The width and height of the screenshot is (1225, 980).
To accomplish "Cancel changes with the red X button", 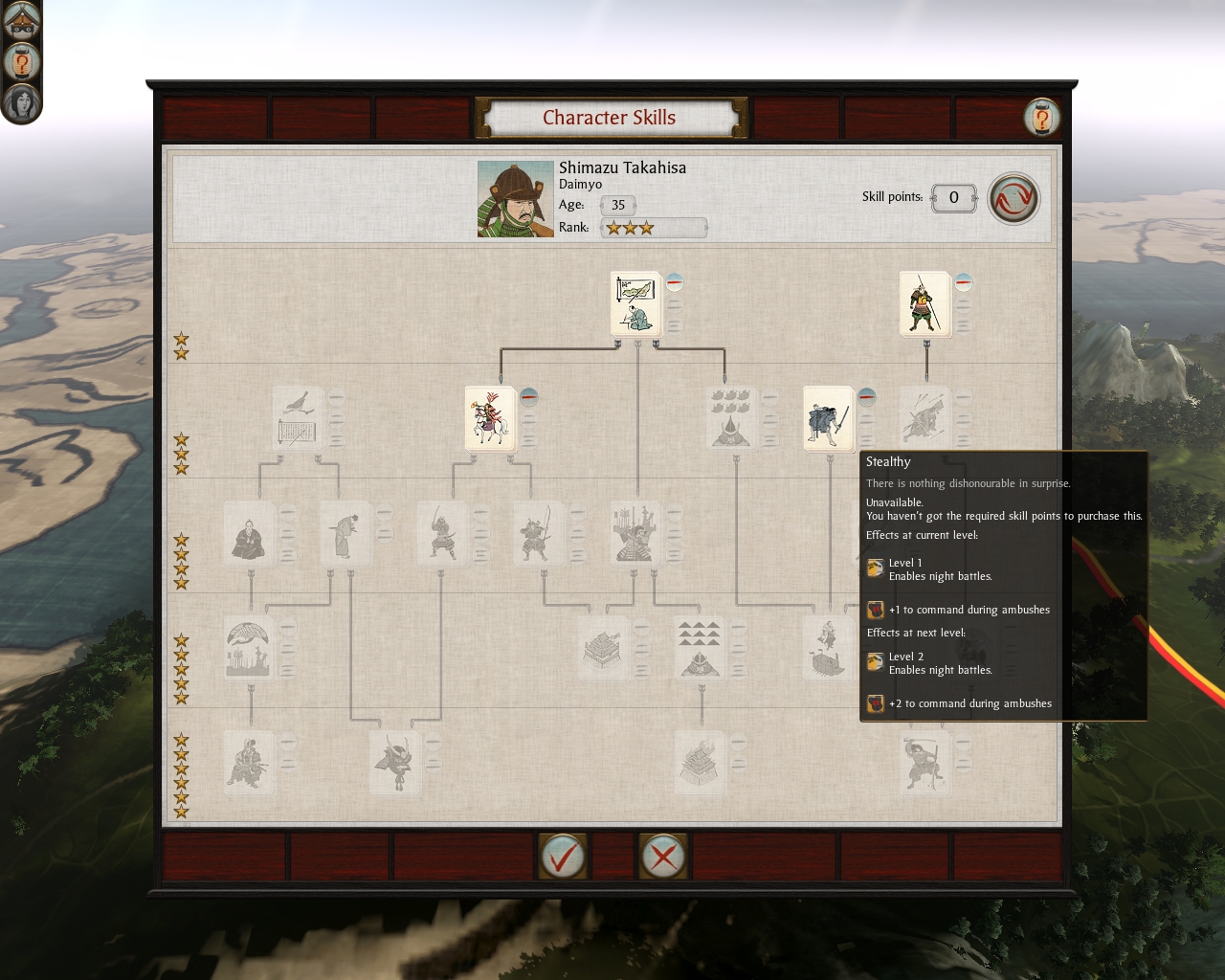I will point(662,856).
